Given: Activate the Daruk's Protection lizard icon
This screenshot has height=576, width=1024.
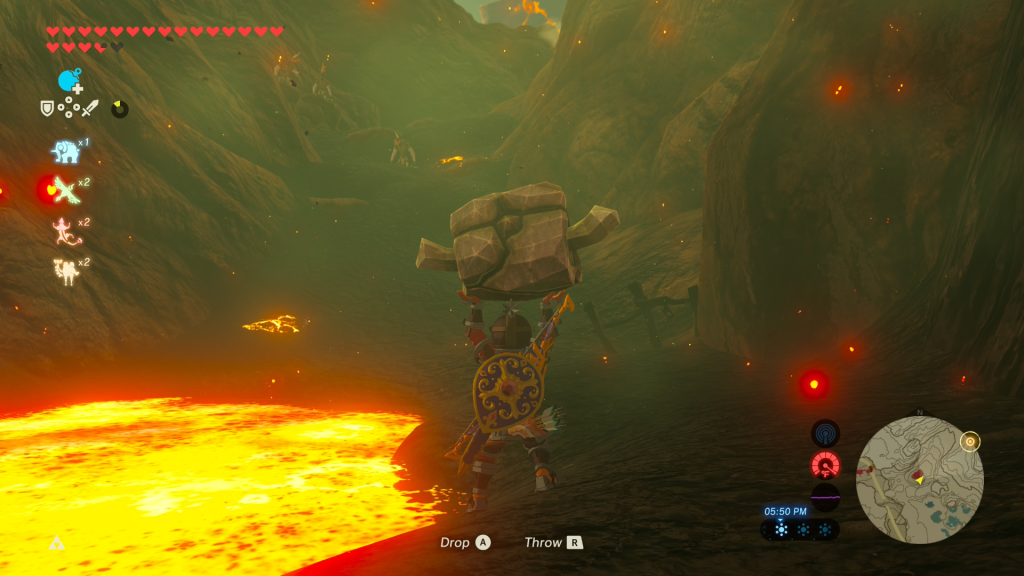Looking at the screenshot, I should 65,230.
